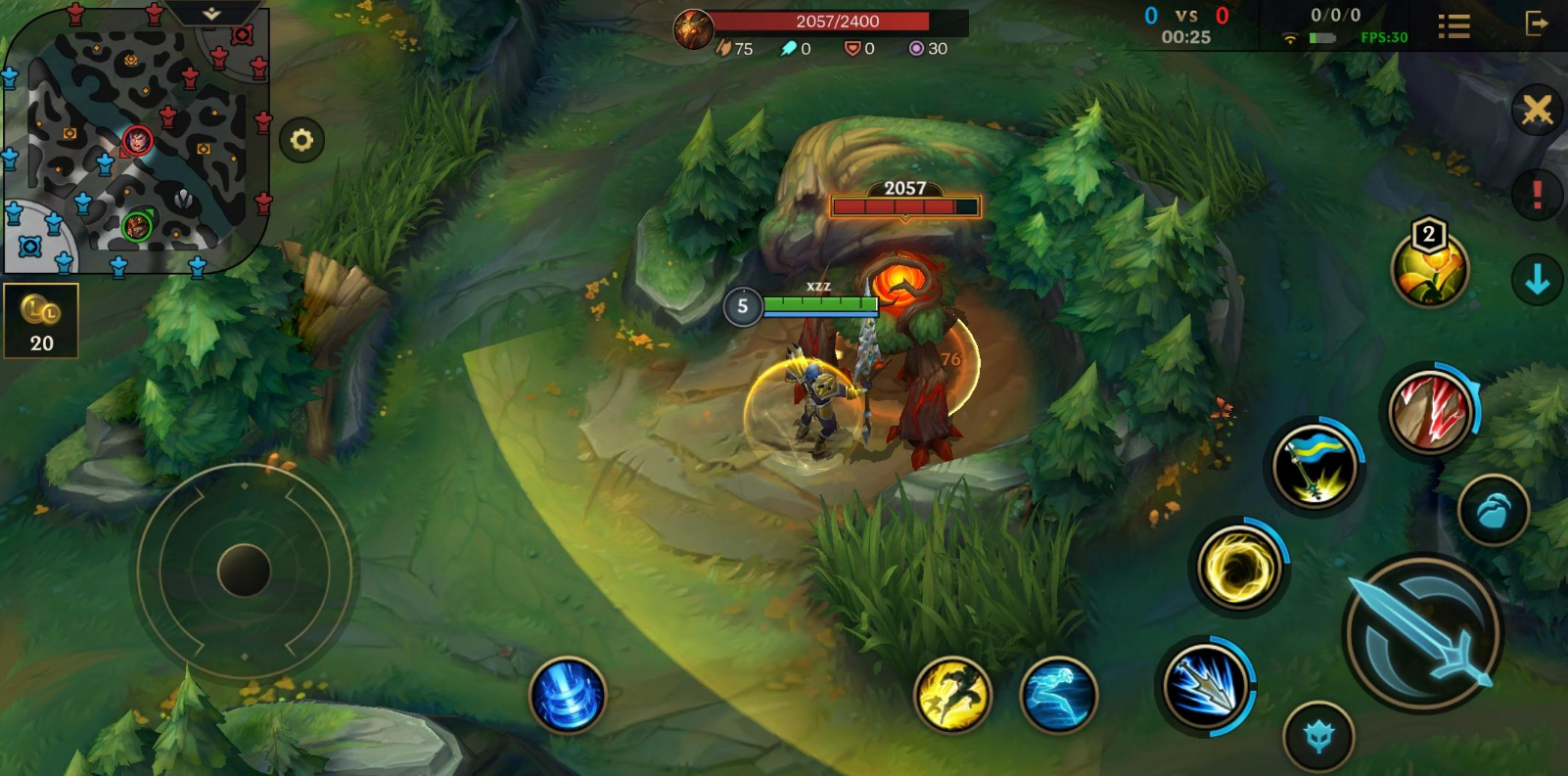
Task: Use the blue running figure Ghost spell
Action: pyautogui.click(x=1058, y=694)
